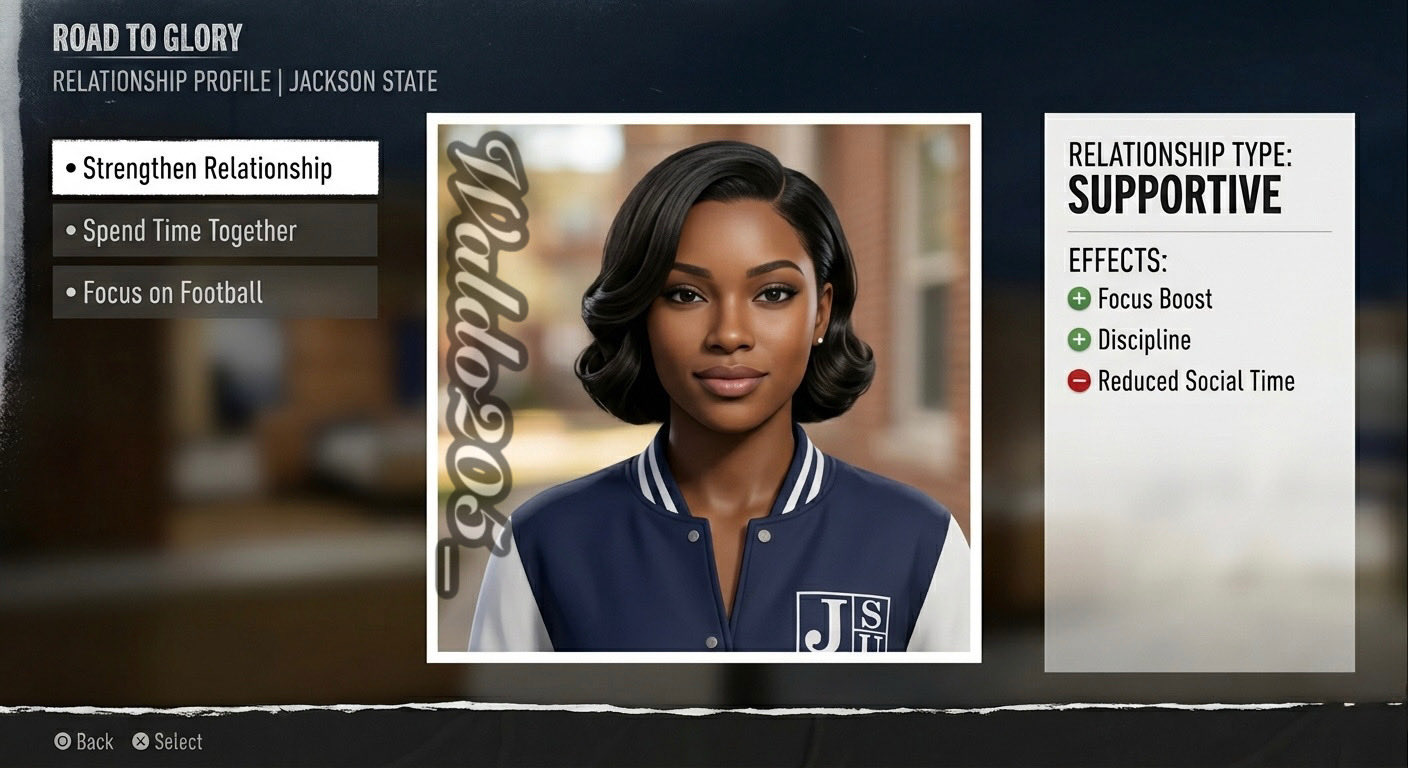Choose Spend Time Together
Image resolution: width=1408 pixels, height=768 pixels.
click(x=215, y=231)
